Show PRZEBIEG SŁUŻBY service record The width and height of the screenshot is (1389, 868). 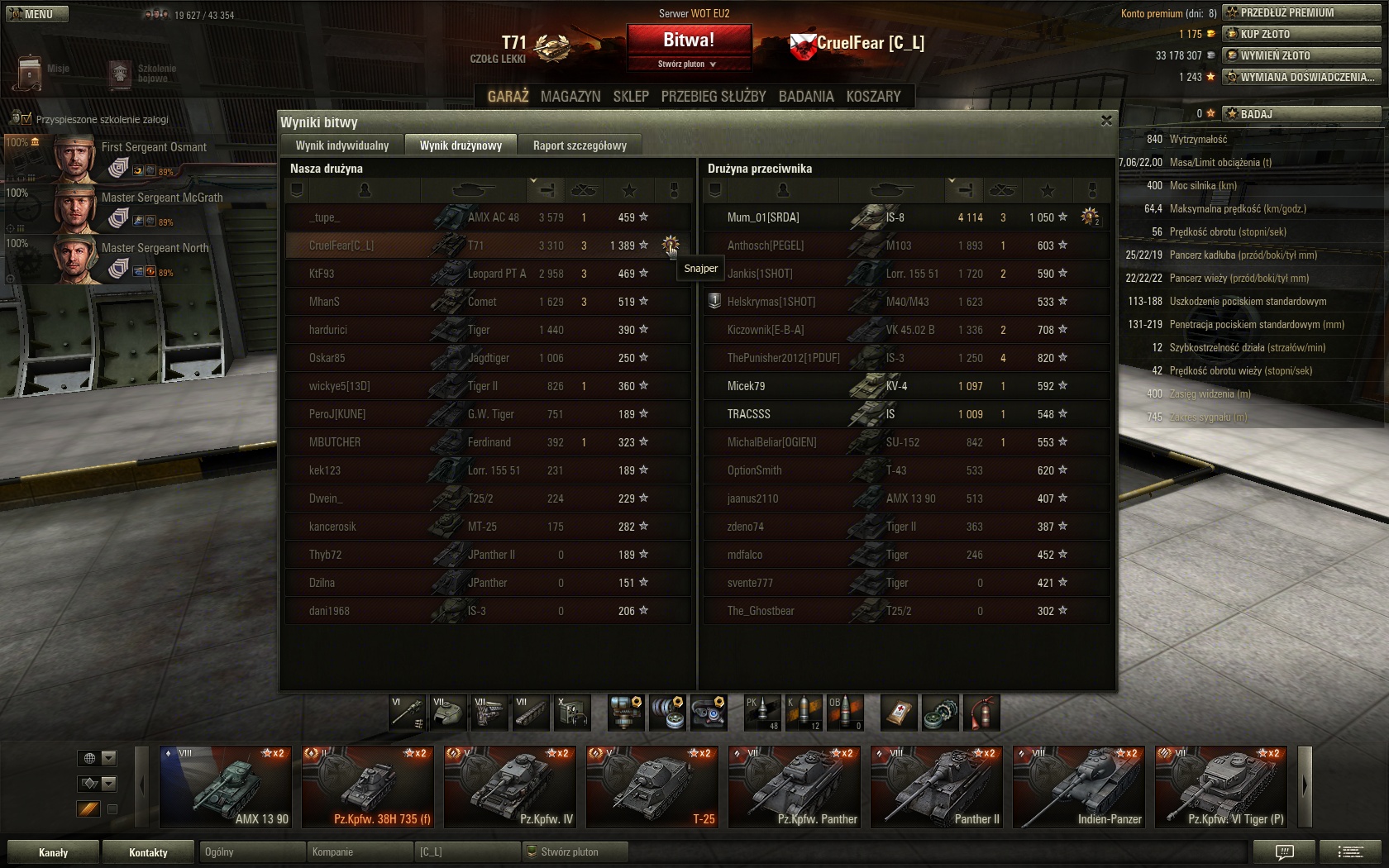[714, 97]
